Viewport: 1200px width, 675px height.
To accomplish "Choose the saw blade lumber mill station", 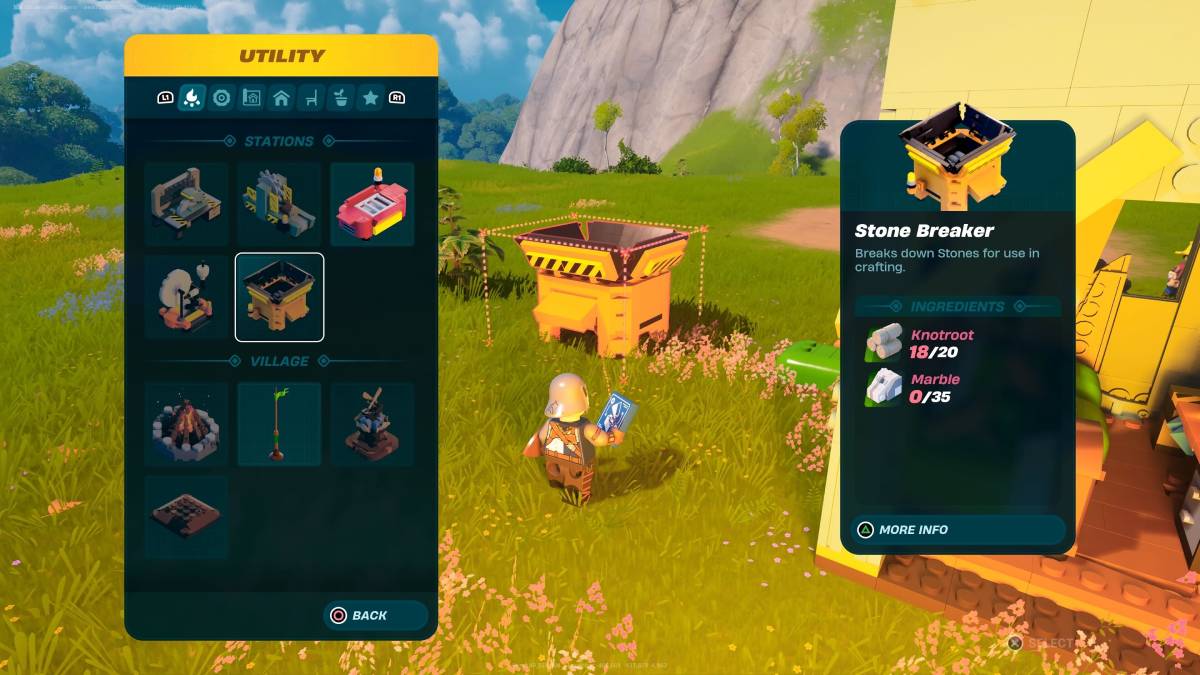I will coord(279,204).
